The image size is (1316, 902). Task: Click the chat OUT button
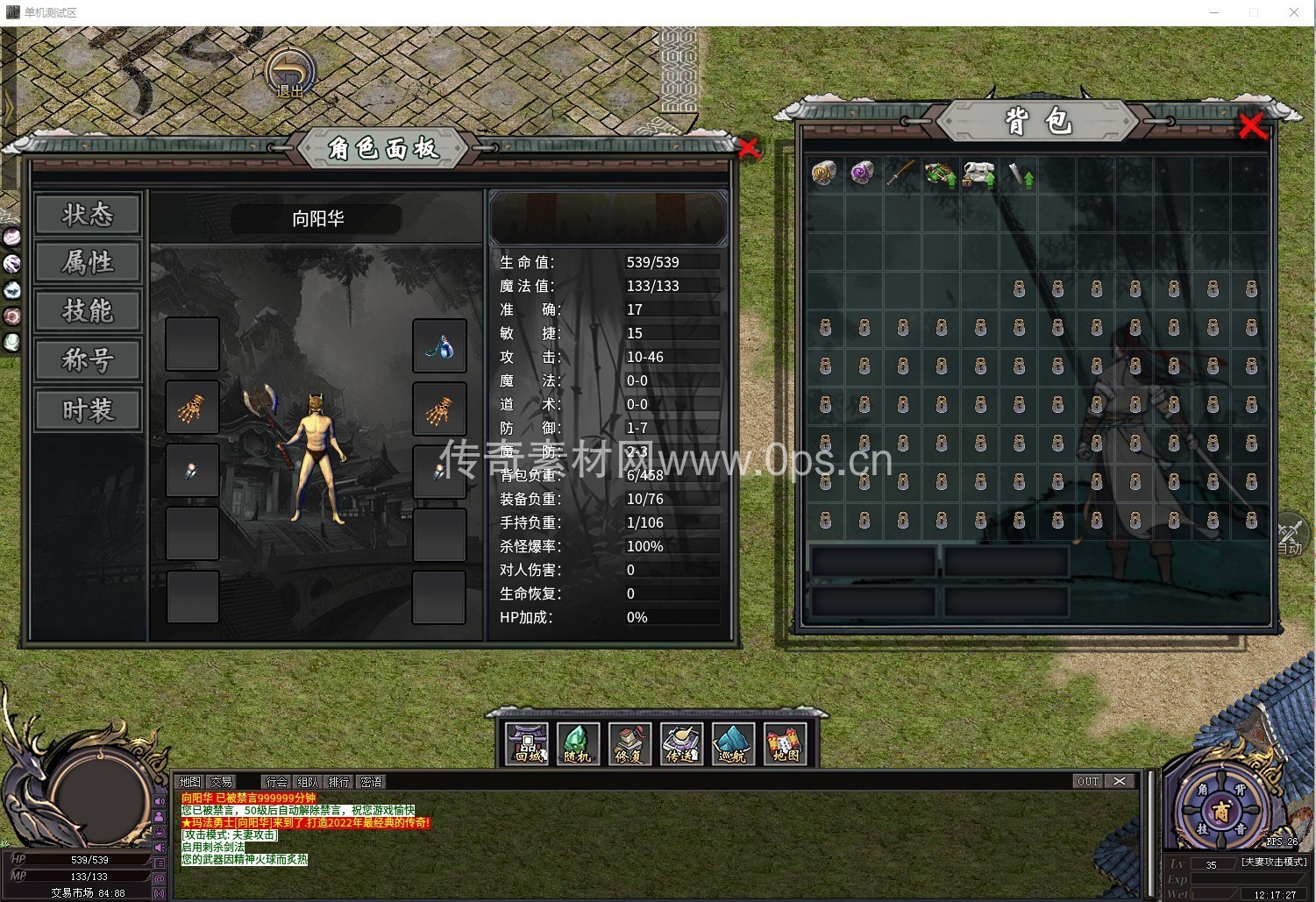pyautogui.click(x=1088, y=781)
